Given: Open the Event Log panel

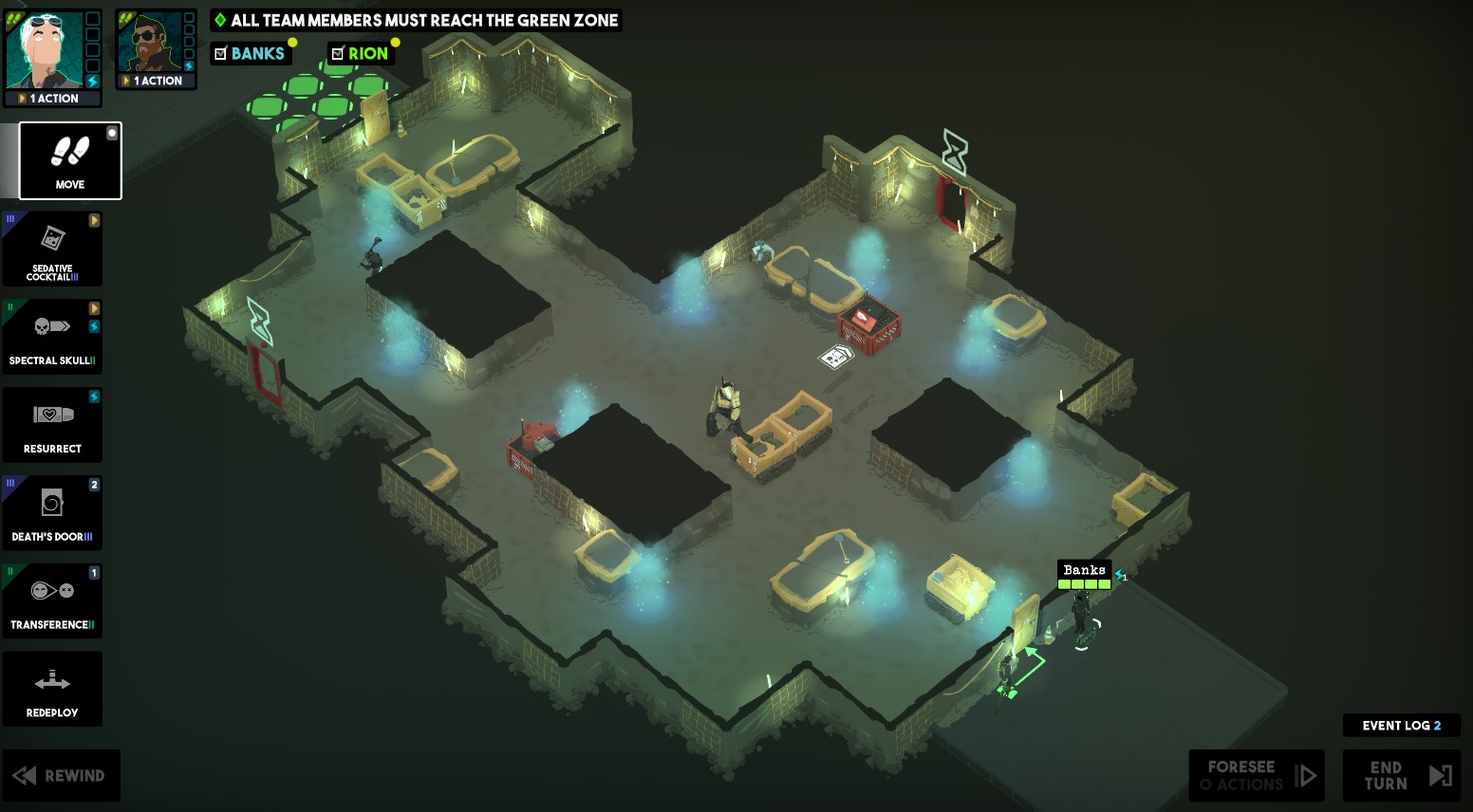Looking at the screenshot, I should pos(1401,725).
